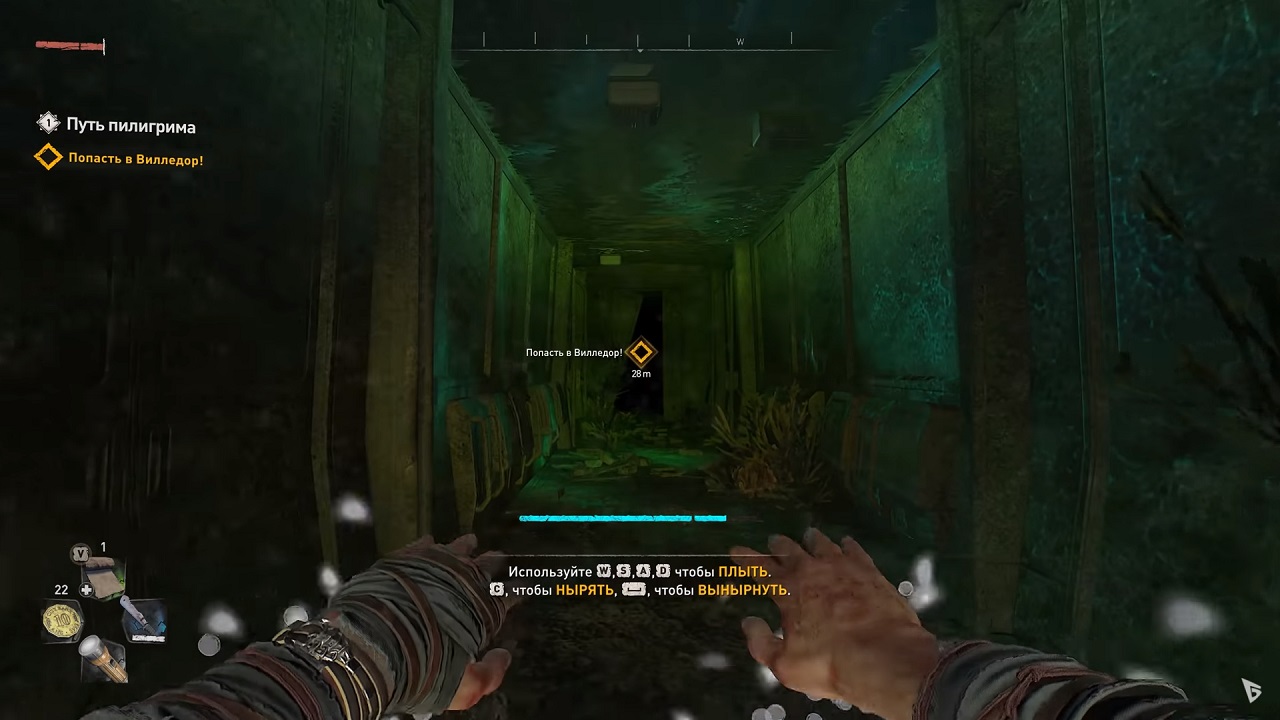Click the spacebar prompt for surfacing

click(635, 590)
